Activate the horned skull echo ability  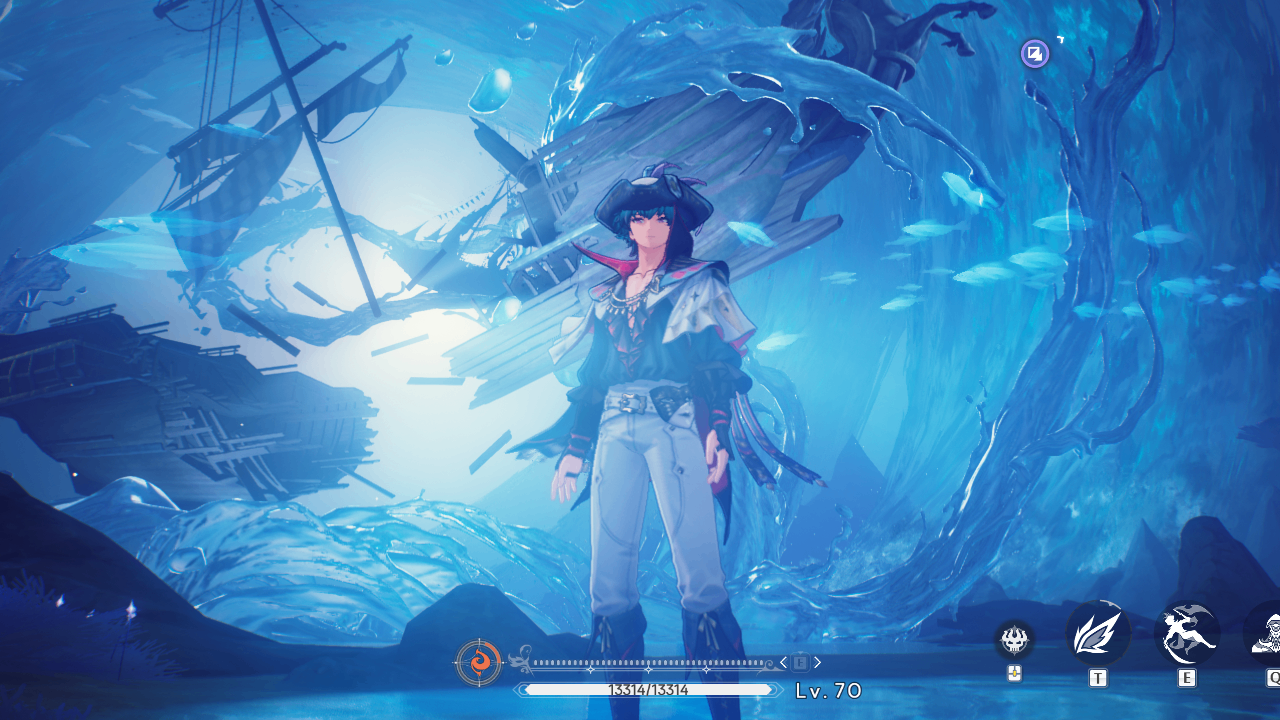(1014, 639)
